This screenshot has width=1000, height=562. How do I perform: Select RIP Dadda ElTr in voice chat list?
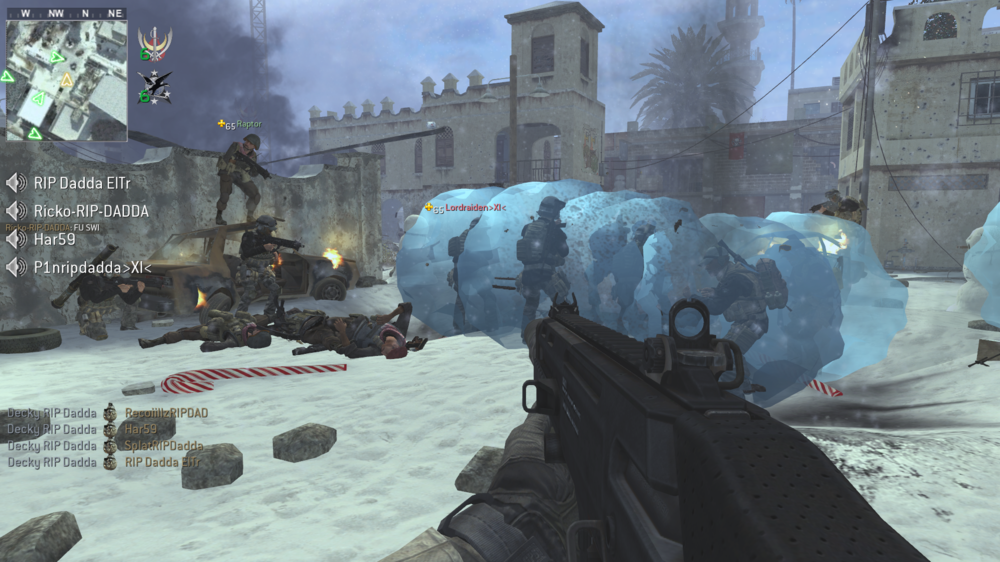82,183
